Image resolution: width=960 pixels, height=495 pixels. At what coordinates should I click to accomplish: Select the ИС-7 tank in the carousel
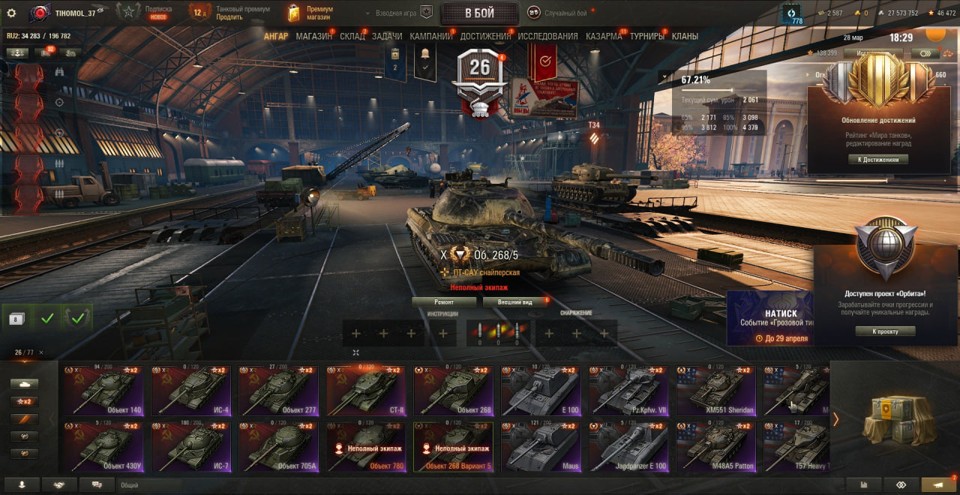click(x=192, y=446)
